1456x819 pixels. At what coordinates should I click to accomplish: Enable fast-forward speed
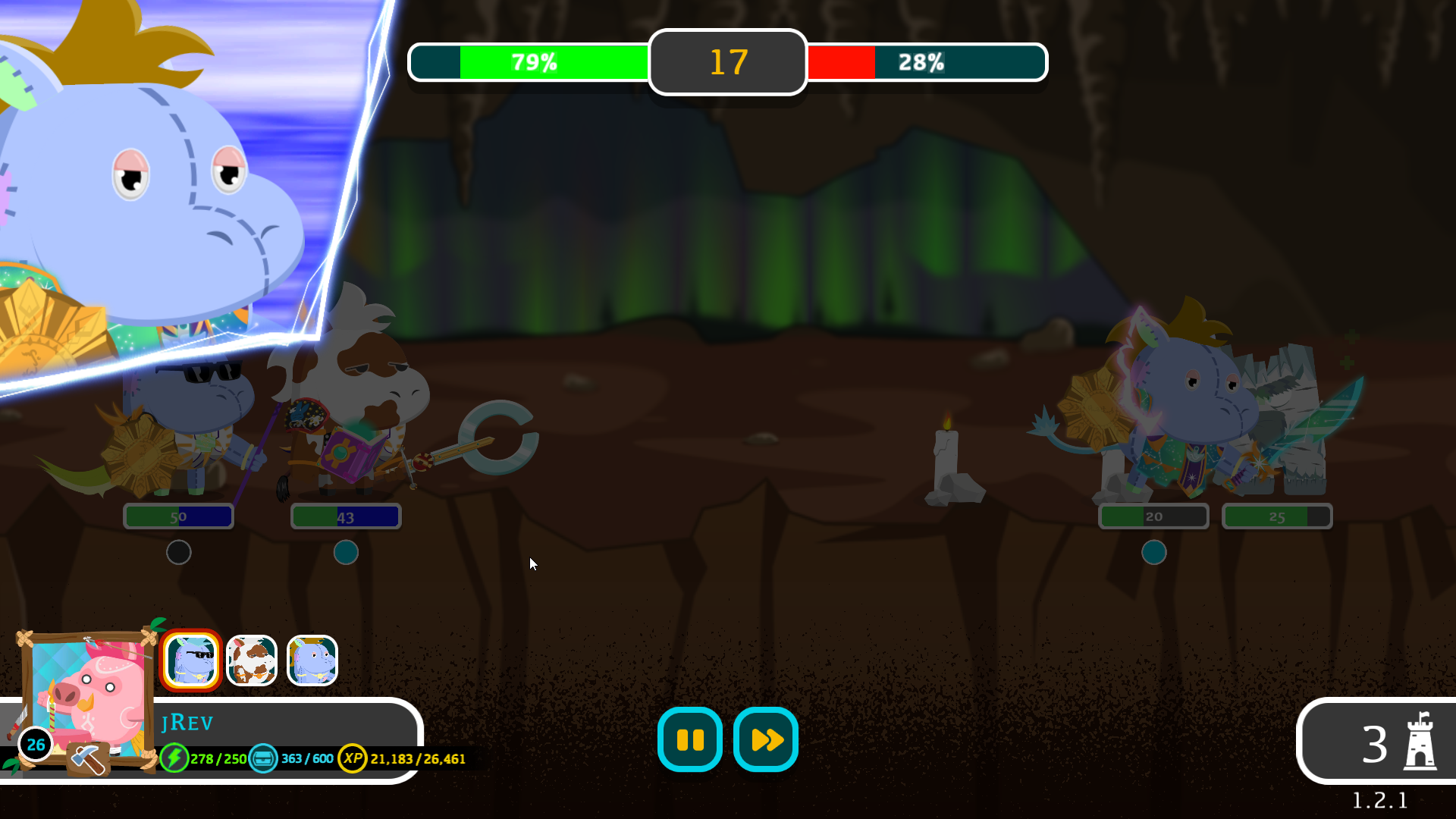point(764,739)
